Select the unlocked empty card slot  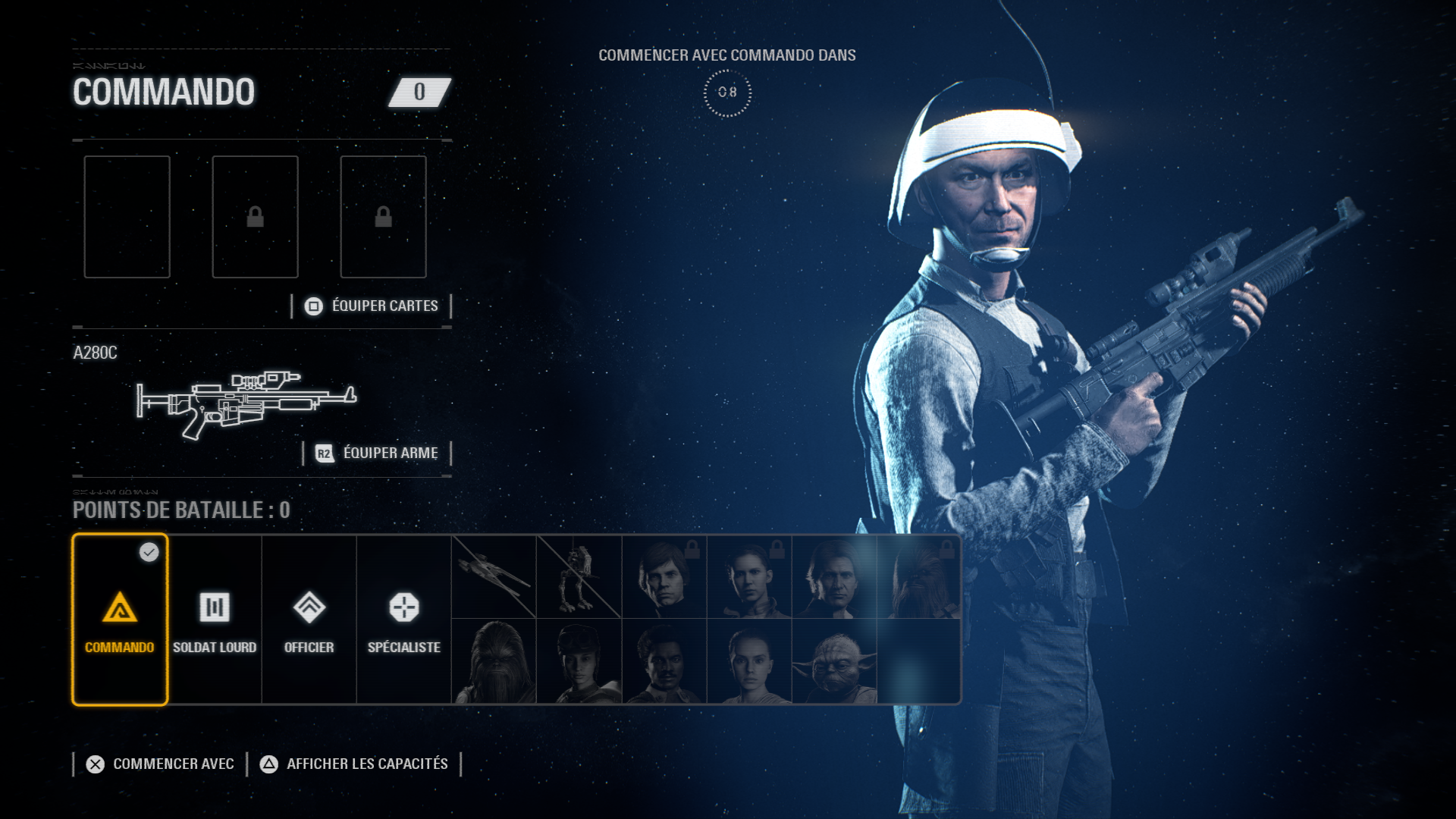[x=127, y=217]
